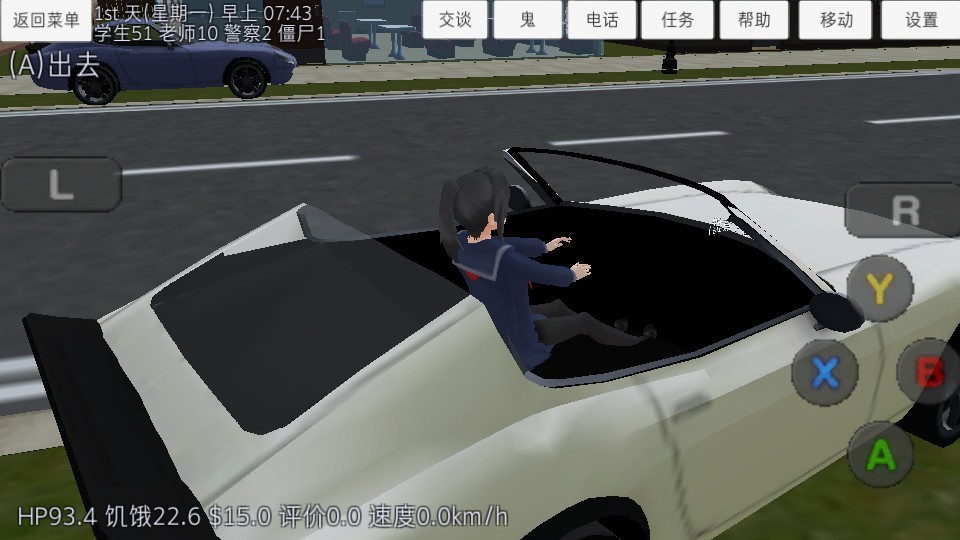960x540 pixels.
Task: Hit the yellow Y touch button
Action: click(879, 288)
